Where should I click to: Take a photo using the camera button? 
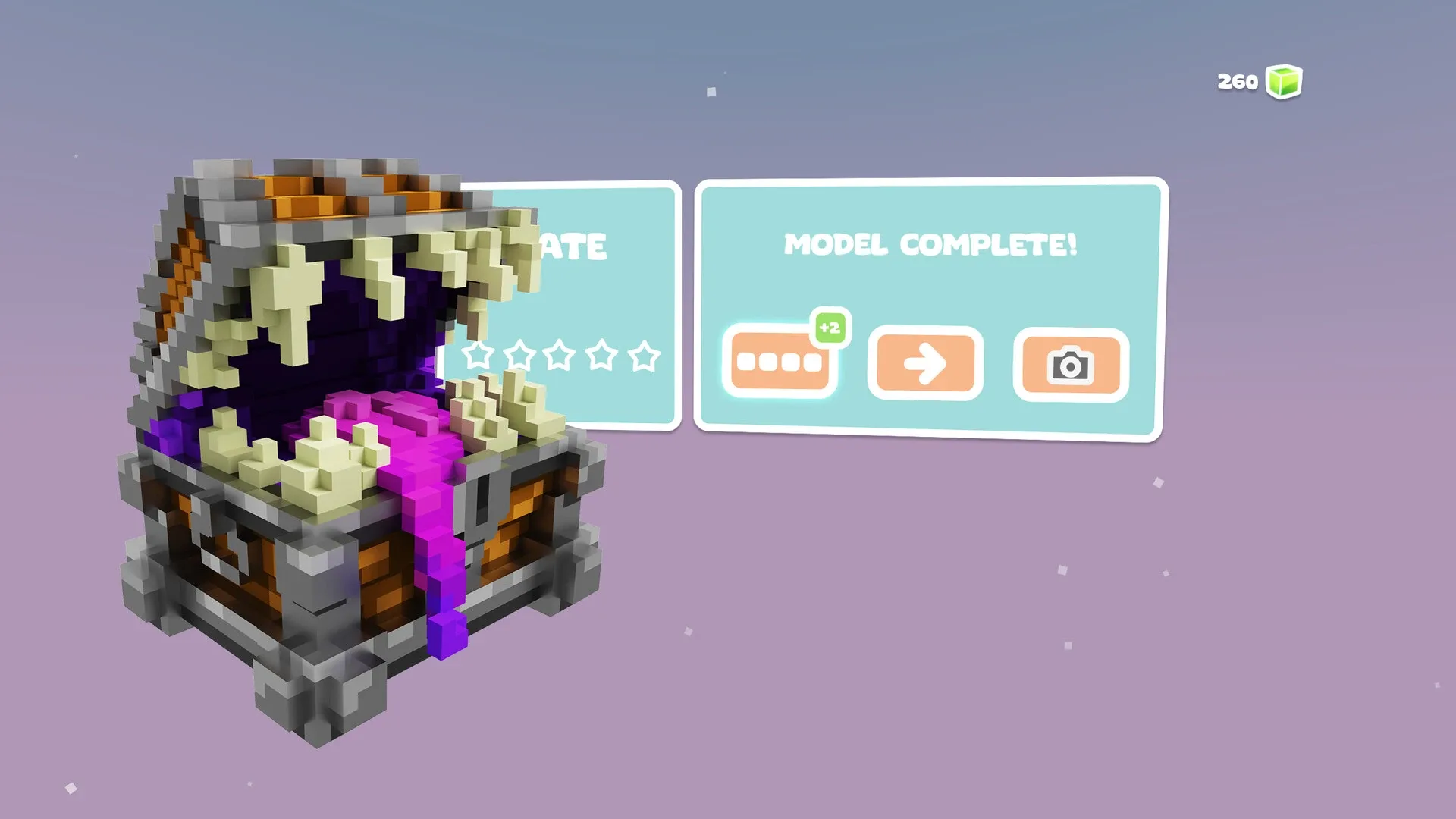(1072, 364)
